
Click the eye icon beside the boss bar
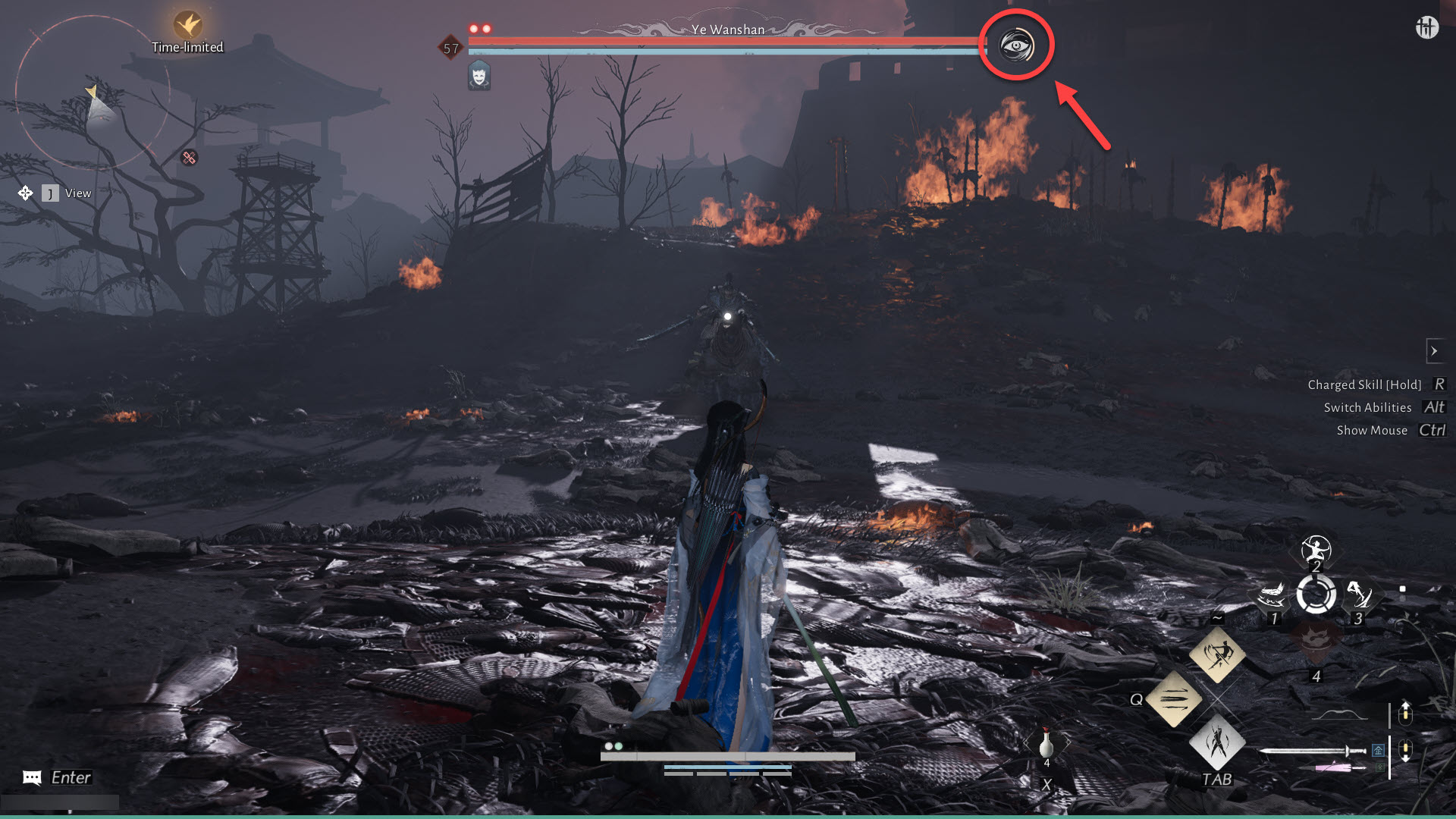point(1016,45)
